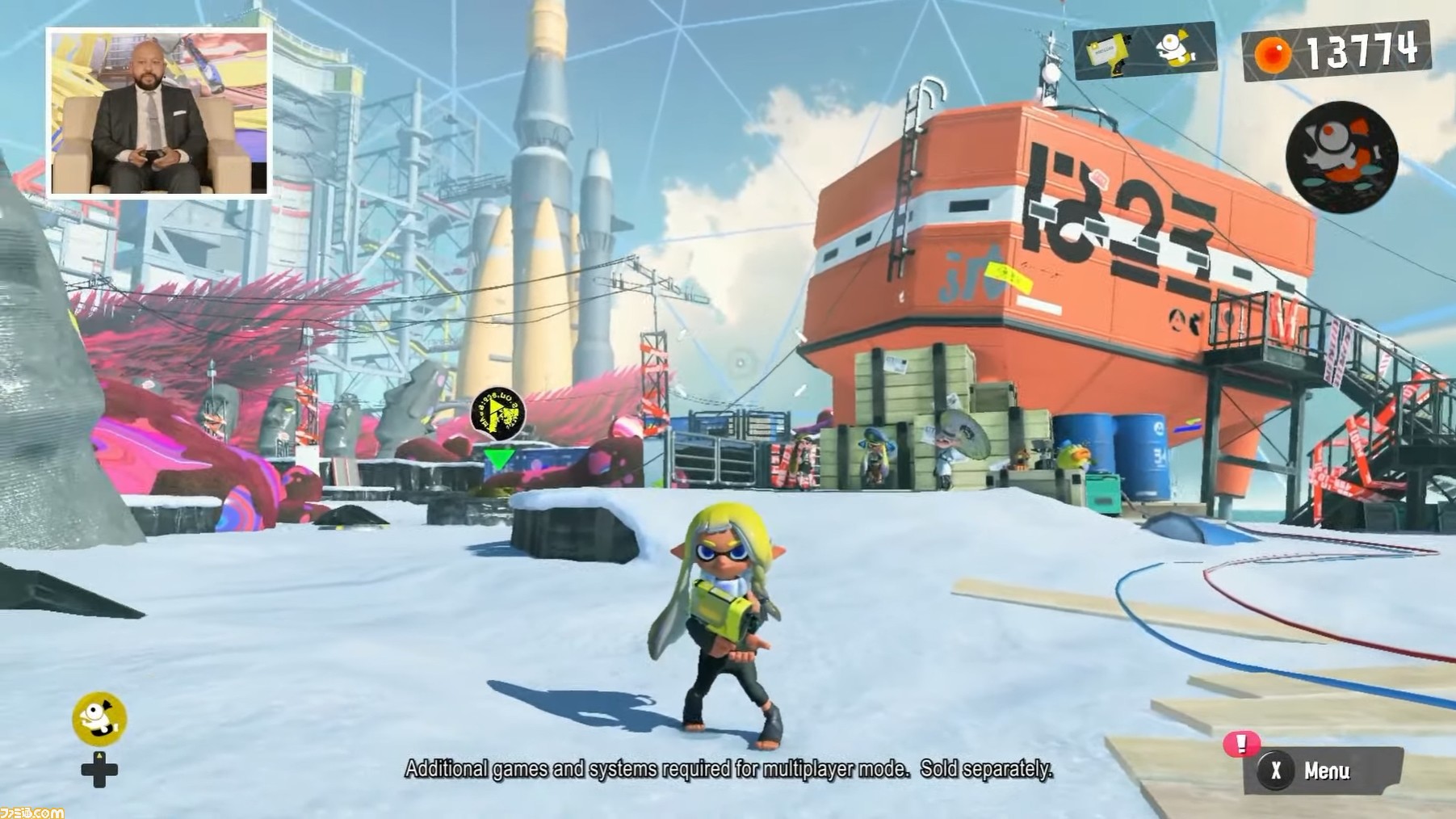Click the D-pad plus icon
1456x819 pixels.
(98, 770)
